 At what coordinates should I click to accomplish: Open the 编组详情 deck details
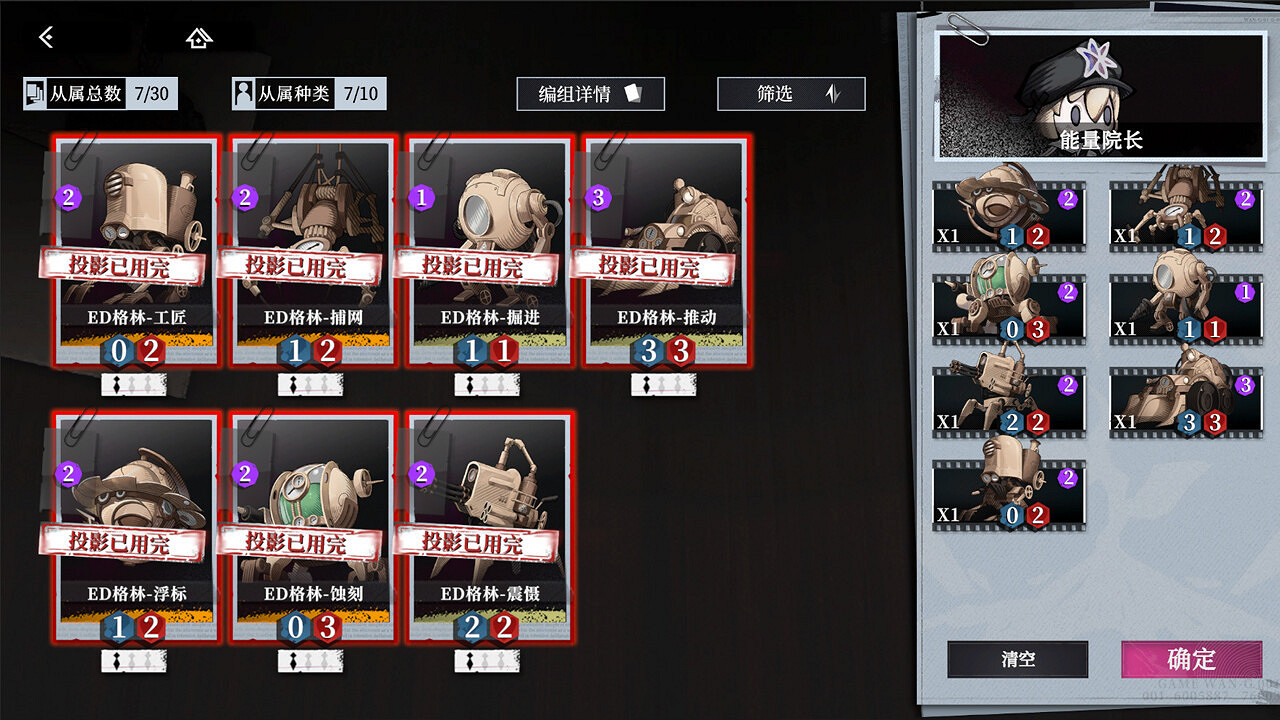(590, 94)
